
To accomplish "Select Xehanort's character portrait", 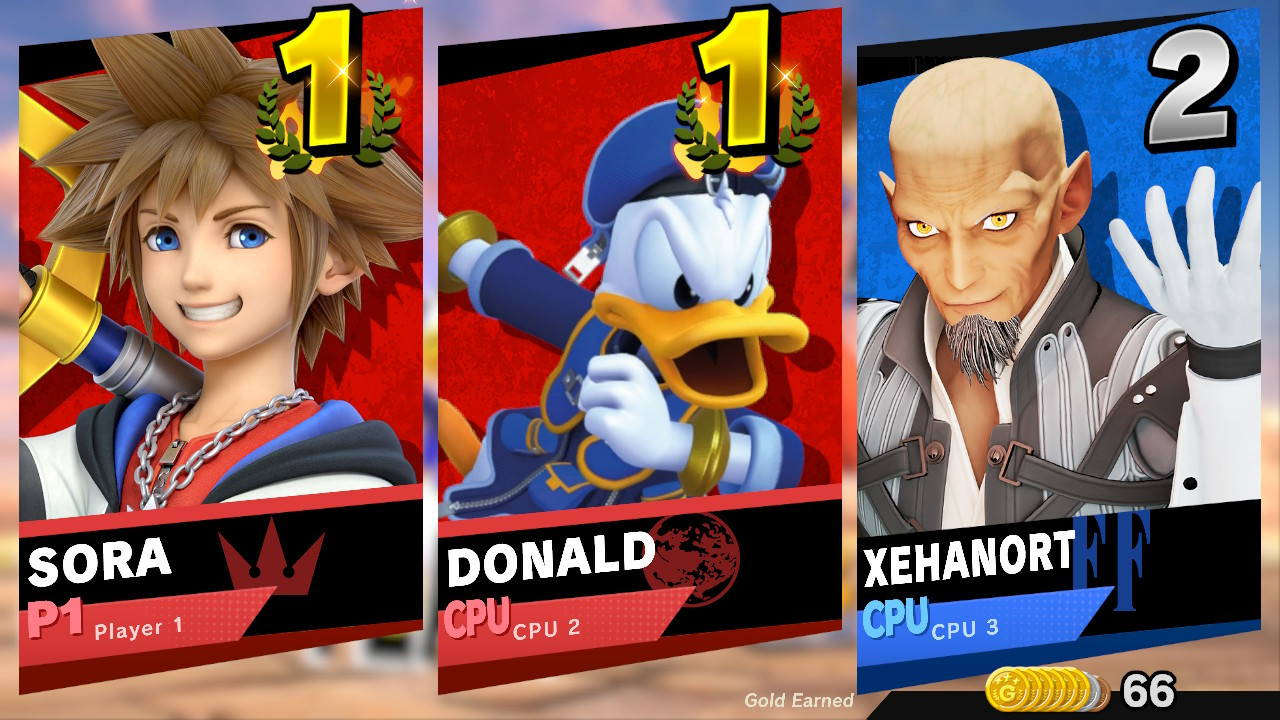I will 1000,300.
